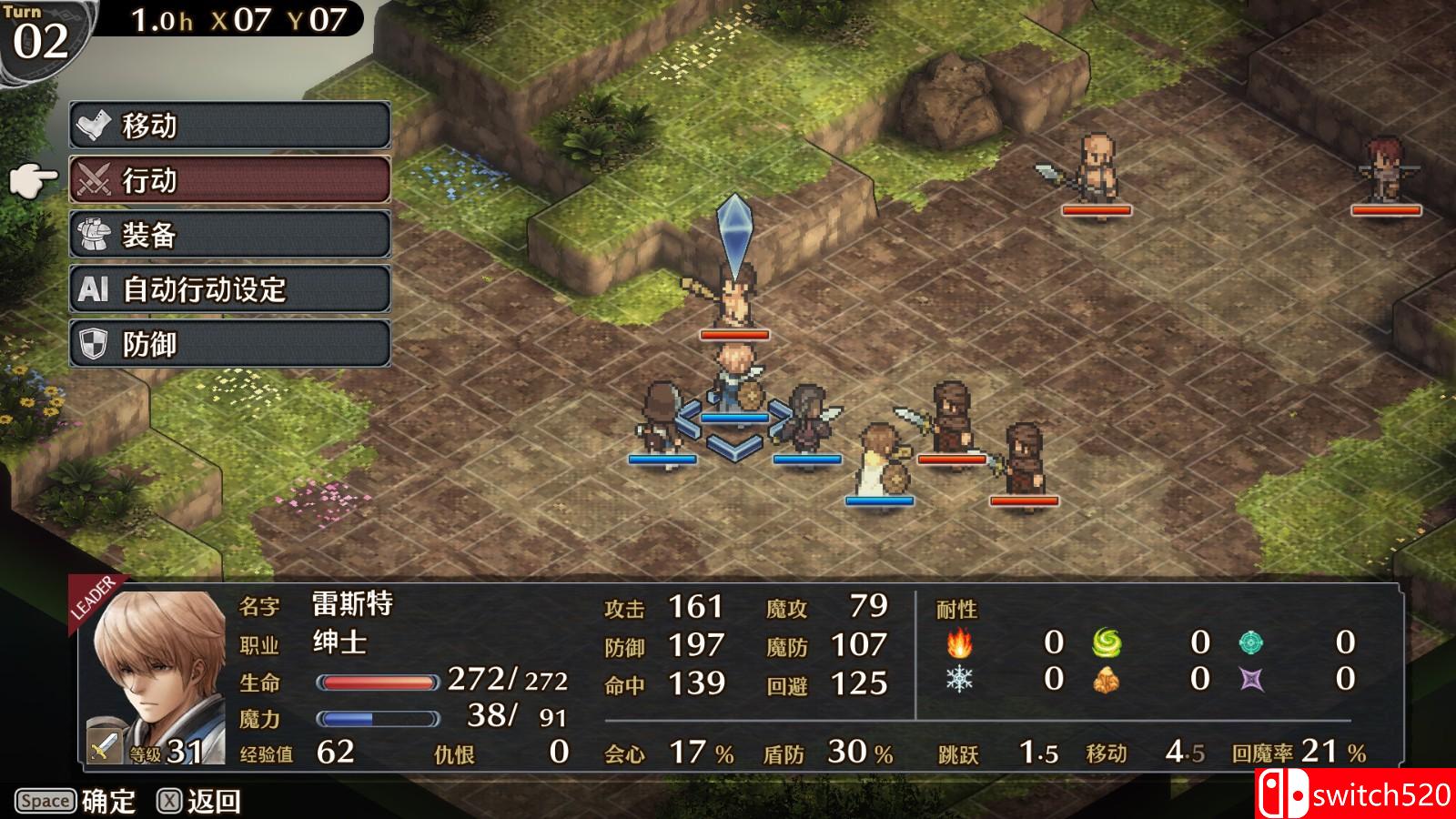This screenshot has width=1456, height=819.
Task: Open 自动行动设定 AI settings
Action: pyautogui.click(x=230, y=289)
